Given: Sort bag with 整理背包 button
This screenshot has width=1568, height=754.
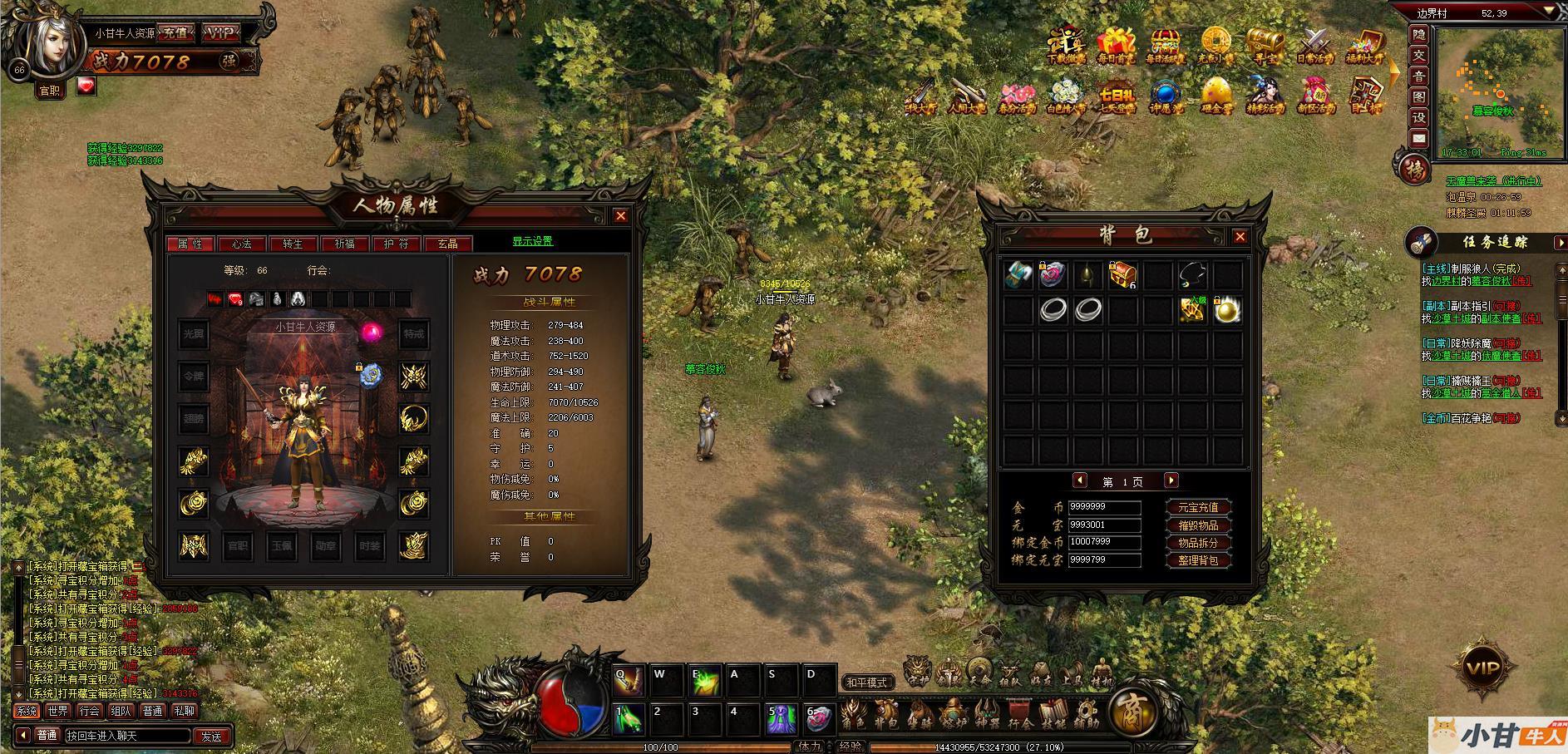Looking at the screenshot, I should pyautogui.click(x=1197, y=560).
